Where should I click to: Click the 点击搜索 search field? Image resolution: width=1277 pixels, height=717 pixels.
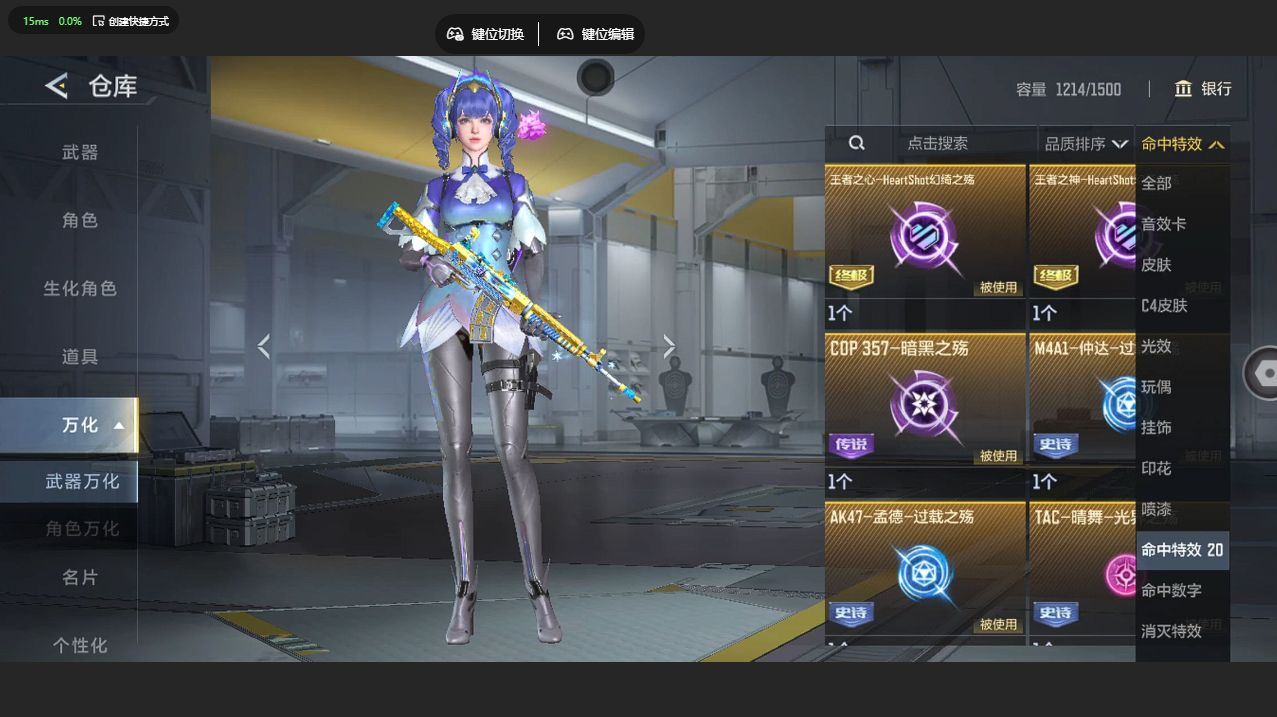pyautogui.click(x=937, y=144)
